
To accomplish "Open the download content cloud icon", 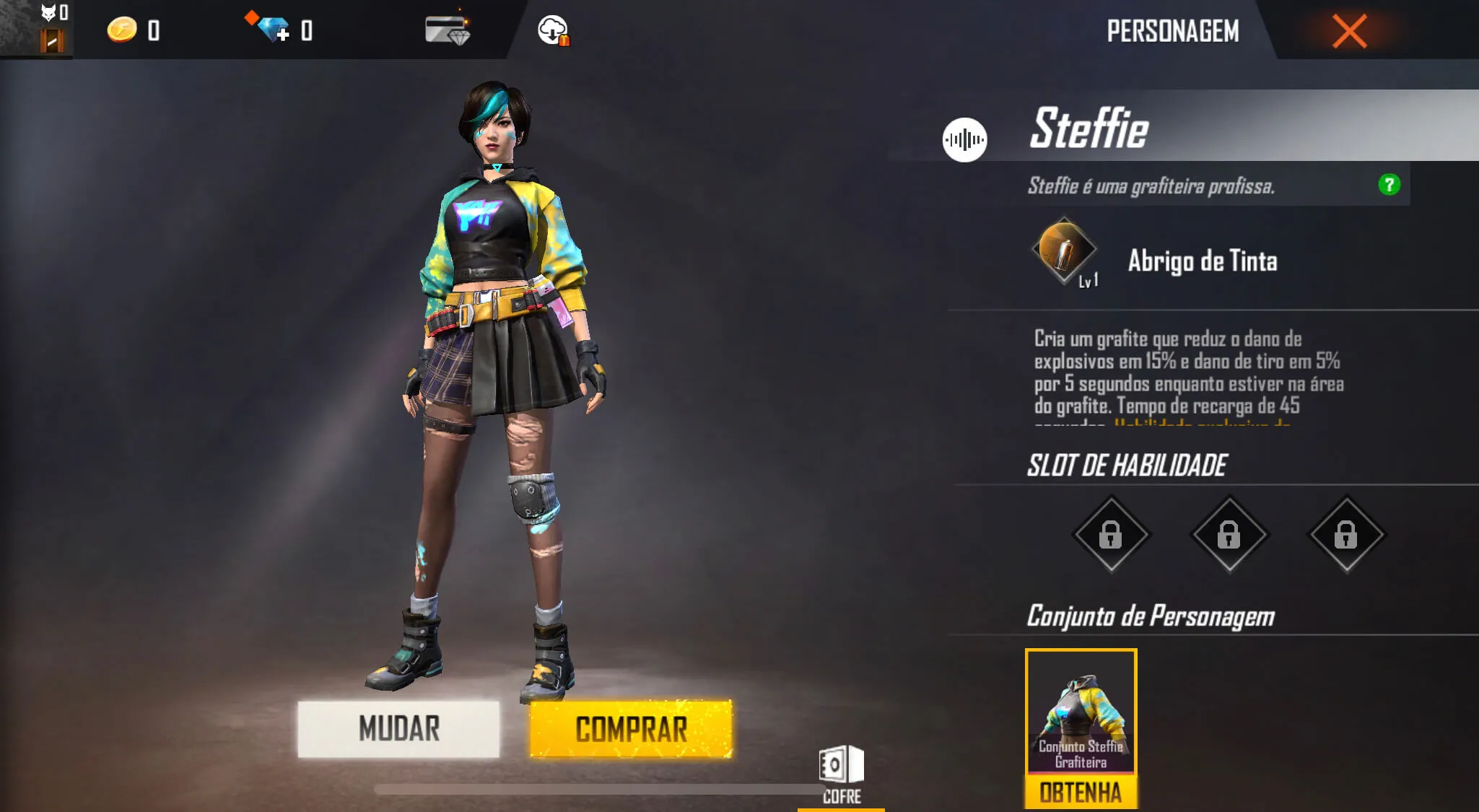I will coord(554,31).
